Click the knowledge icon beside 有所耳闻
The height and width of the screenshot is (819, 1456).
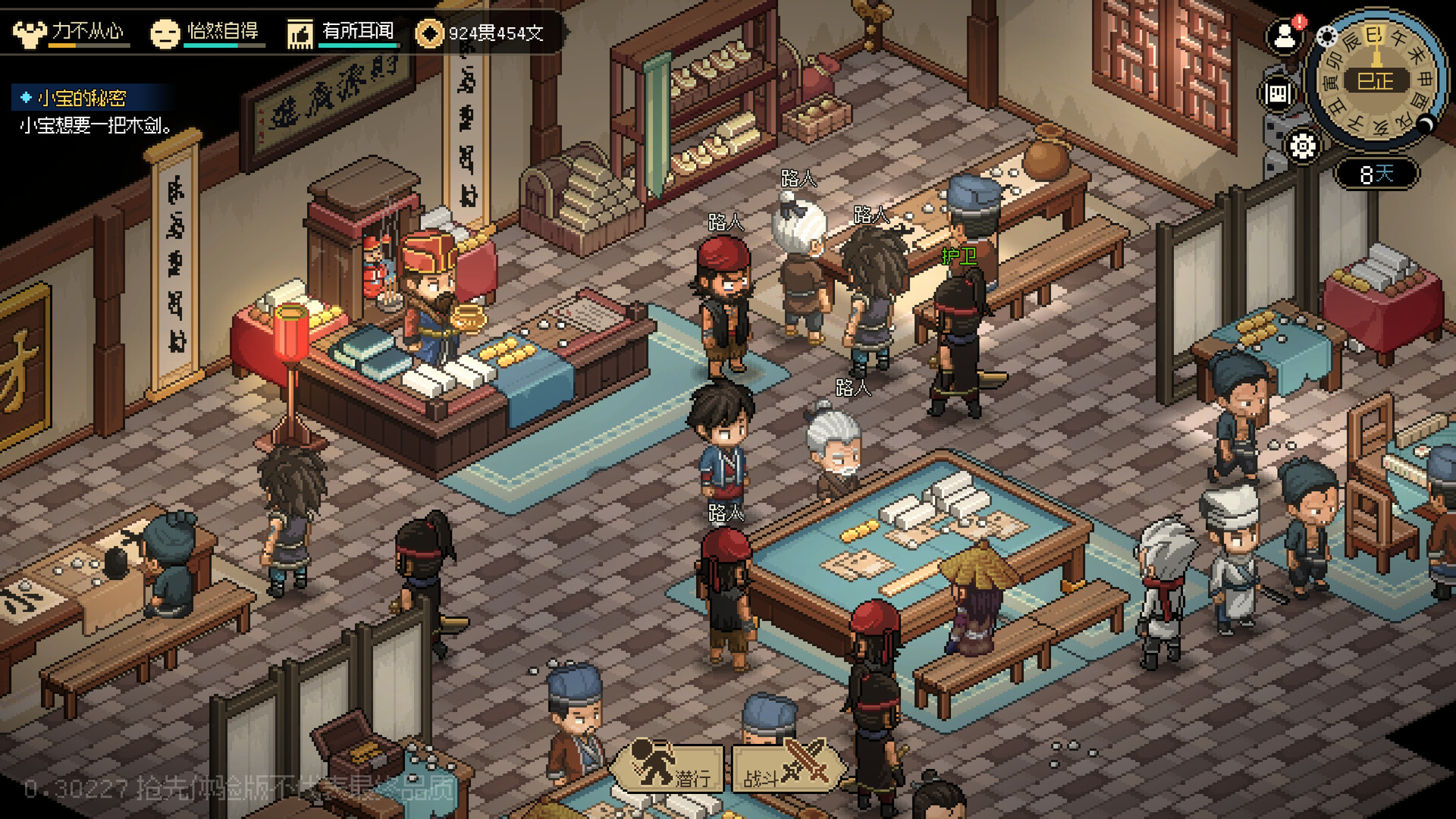click(301, 32)
